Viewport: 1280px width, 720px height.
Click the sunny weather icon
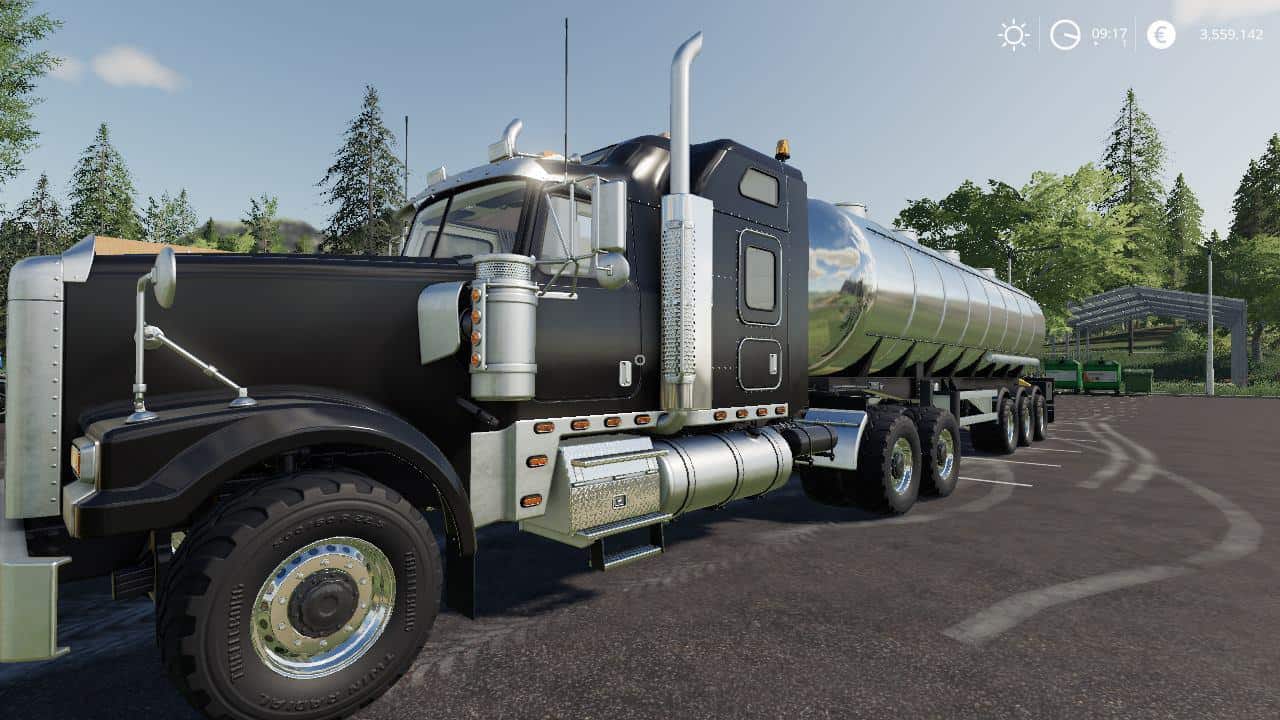(1013, 35)
